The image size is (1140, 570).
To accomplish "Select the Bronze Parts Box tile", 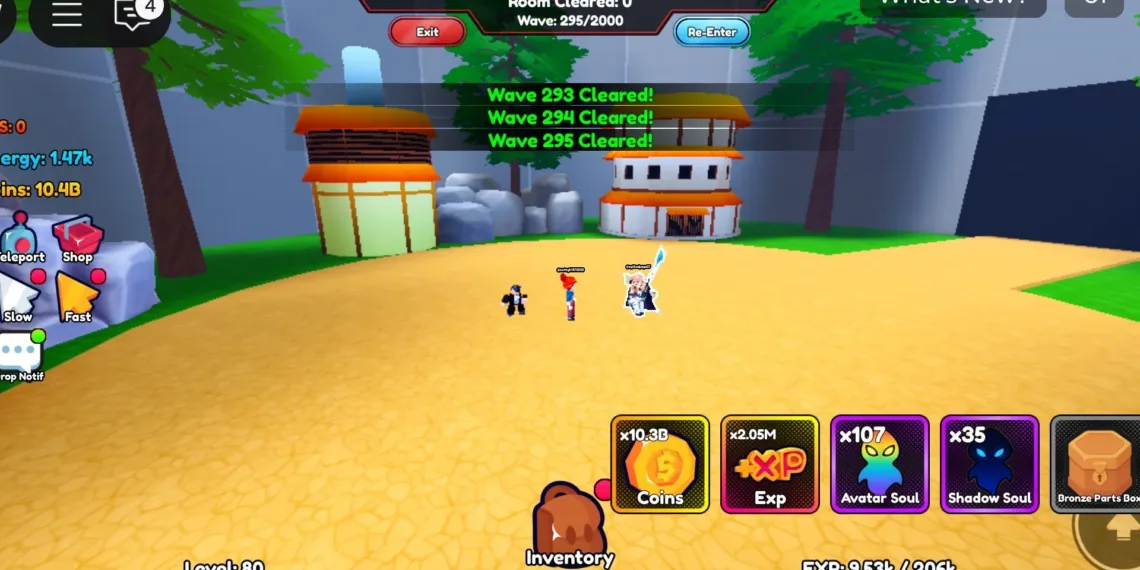I will [x=1096, y=464].
